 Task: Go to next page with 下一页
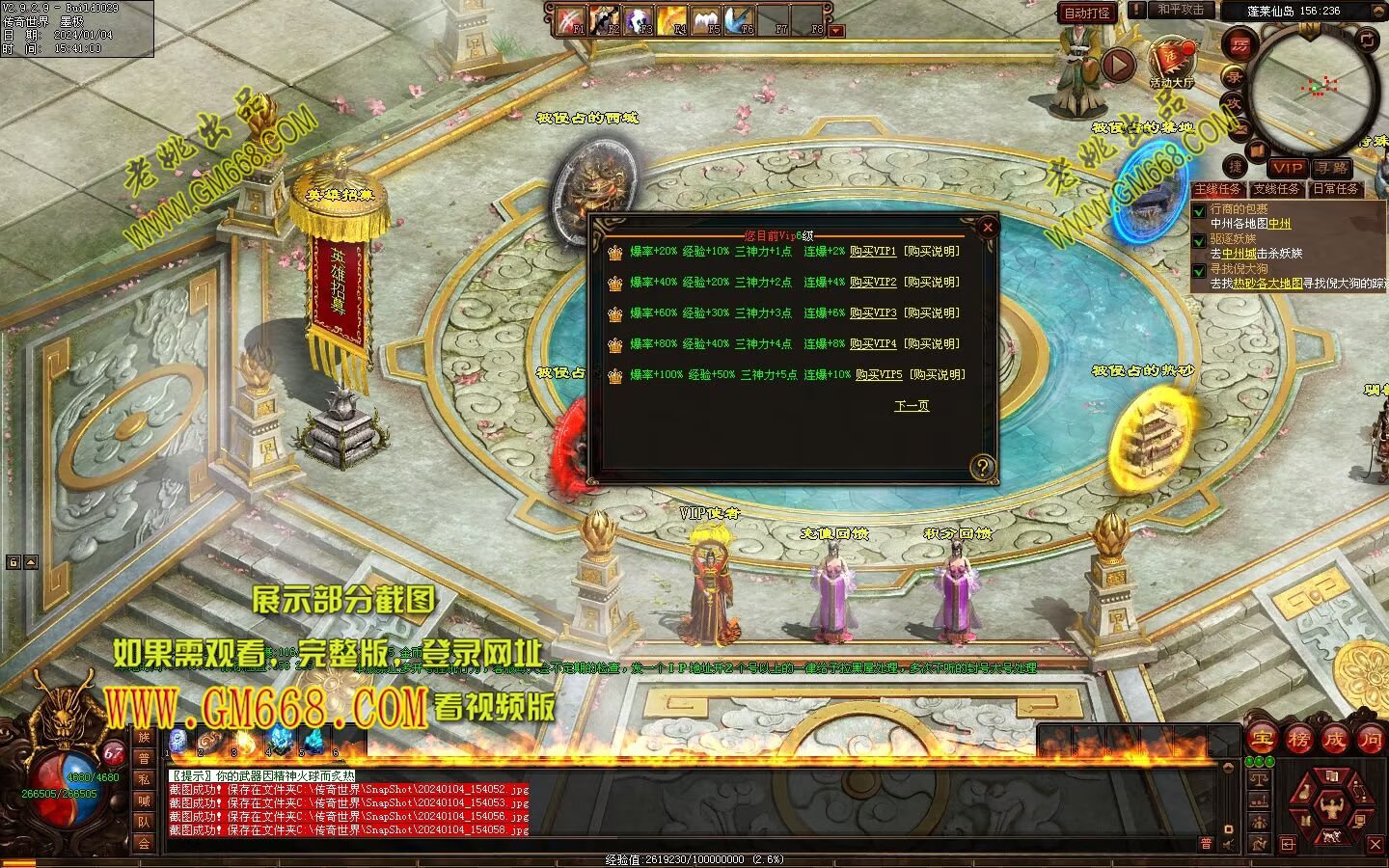click(x=911, y=406)
